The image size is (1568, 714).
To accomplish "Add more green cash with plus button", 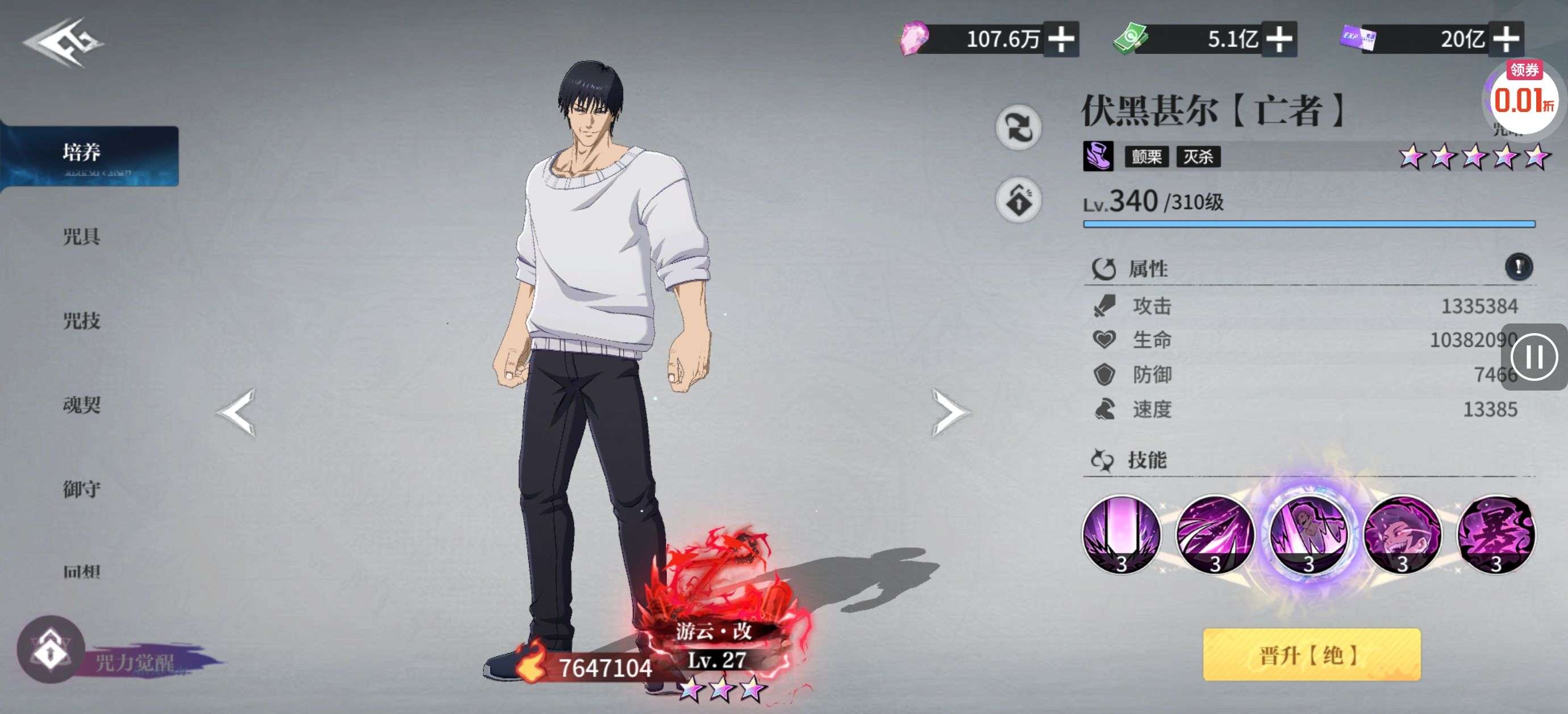I will tap(1279, 40).
